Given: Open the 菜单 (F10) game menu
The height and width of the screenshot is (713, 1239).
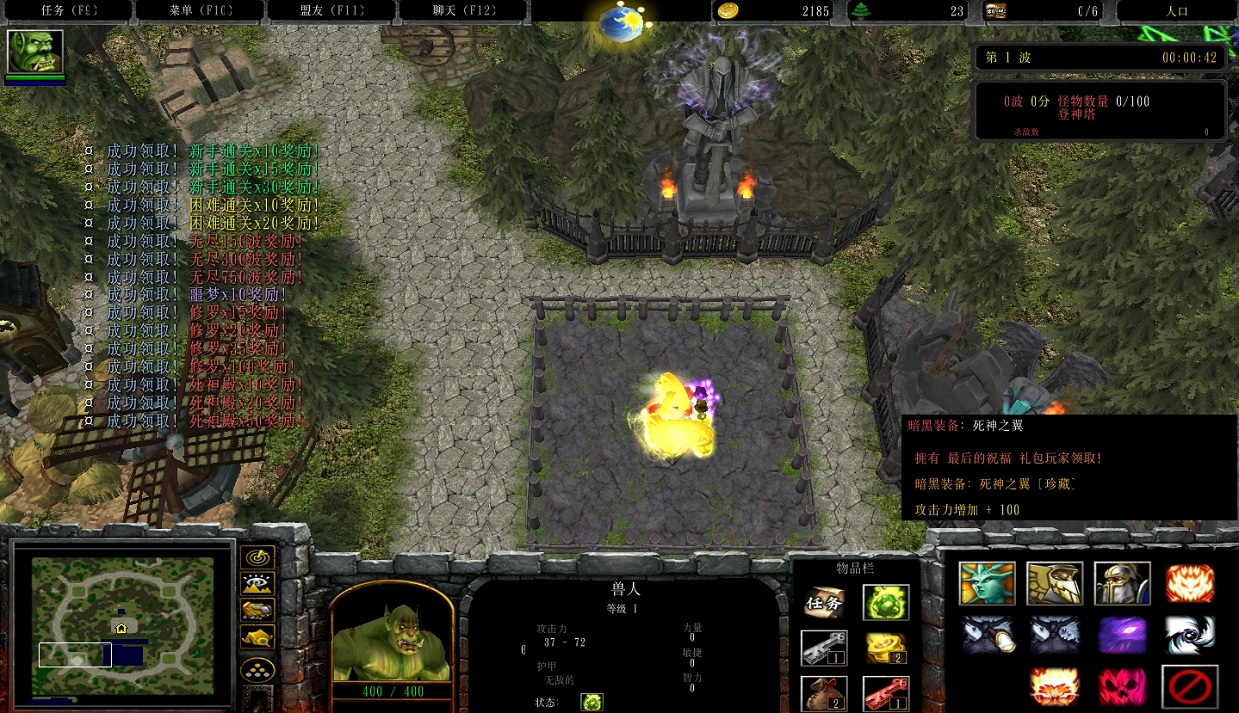Looking at the screenshot, I should [x=199, y=11].
